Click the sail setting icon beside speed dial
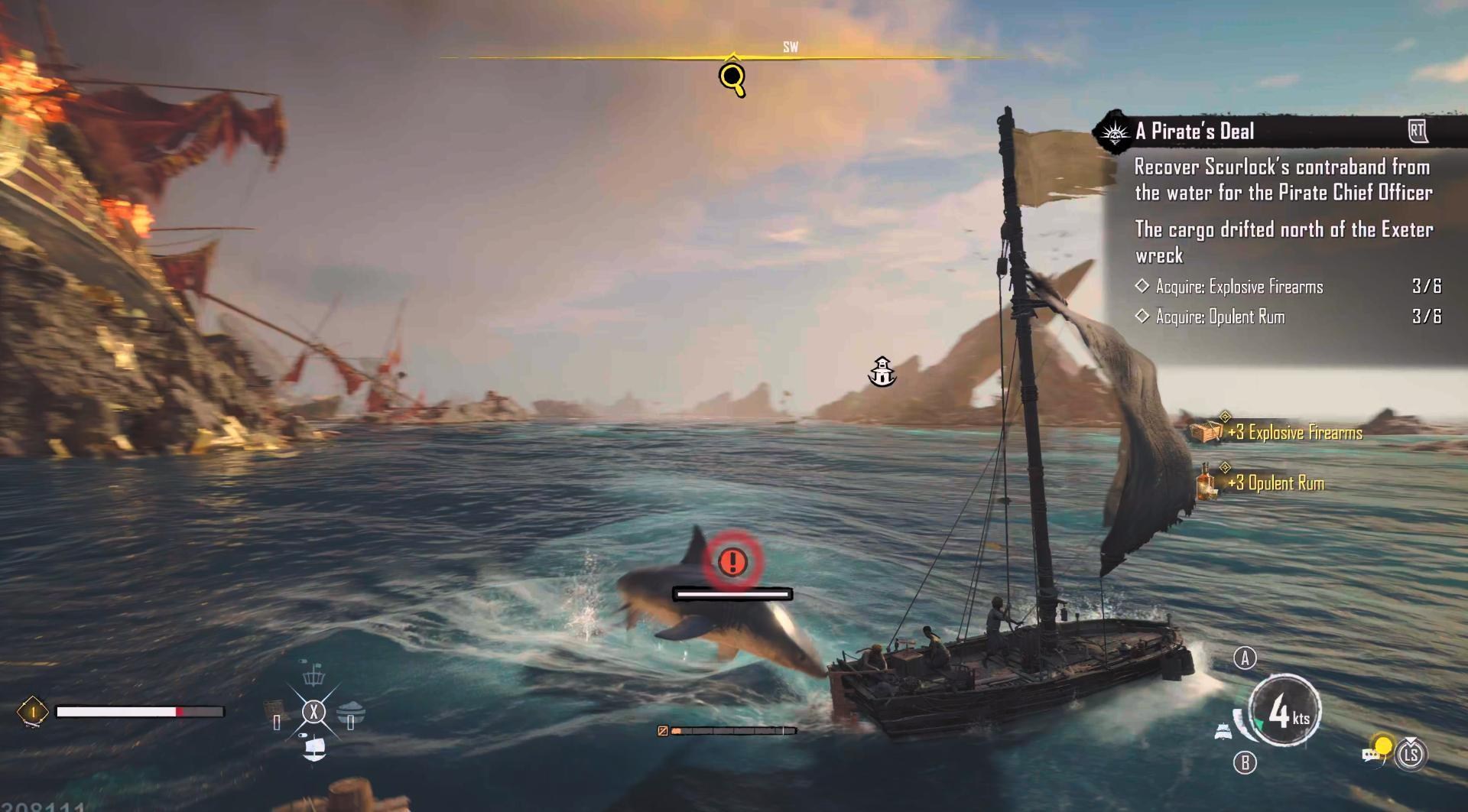Screen dimensions: 1468x812 [x=1223, y=731]
